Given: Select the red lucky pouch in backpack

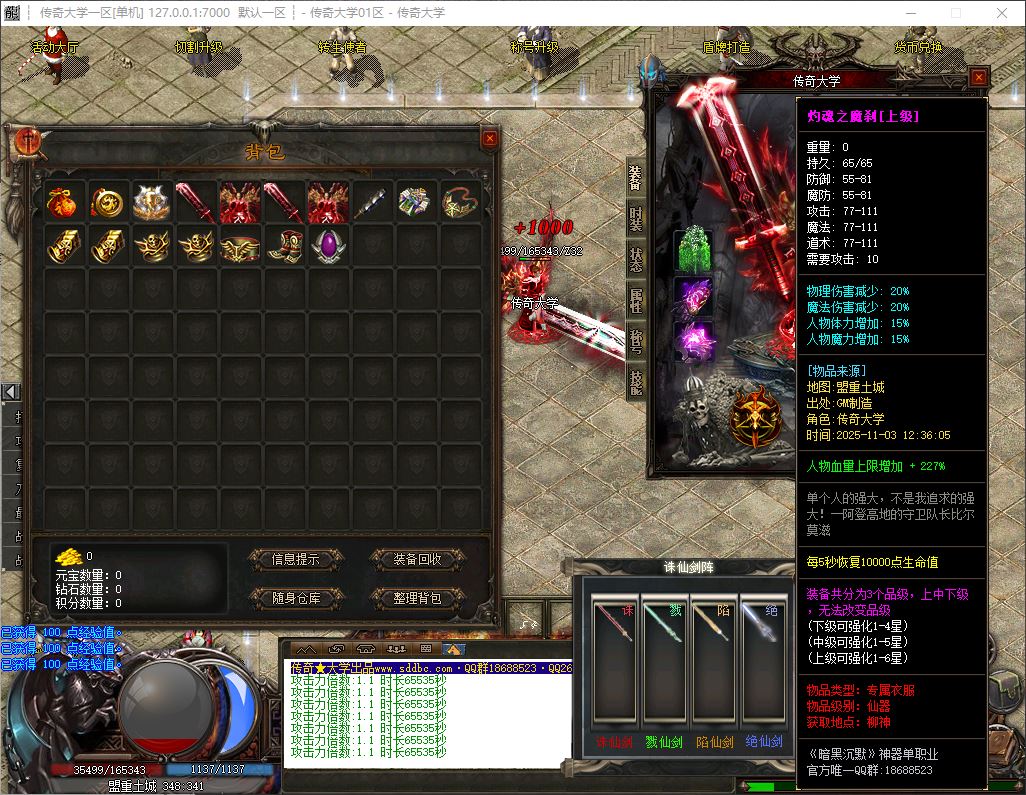Looking at the screenshot, I should coord(59,201).
